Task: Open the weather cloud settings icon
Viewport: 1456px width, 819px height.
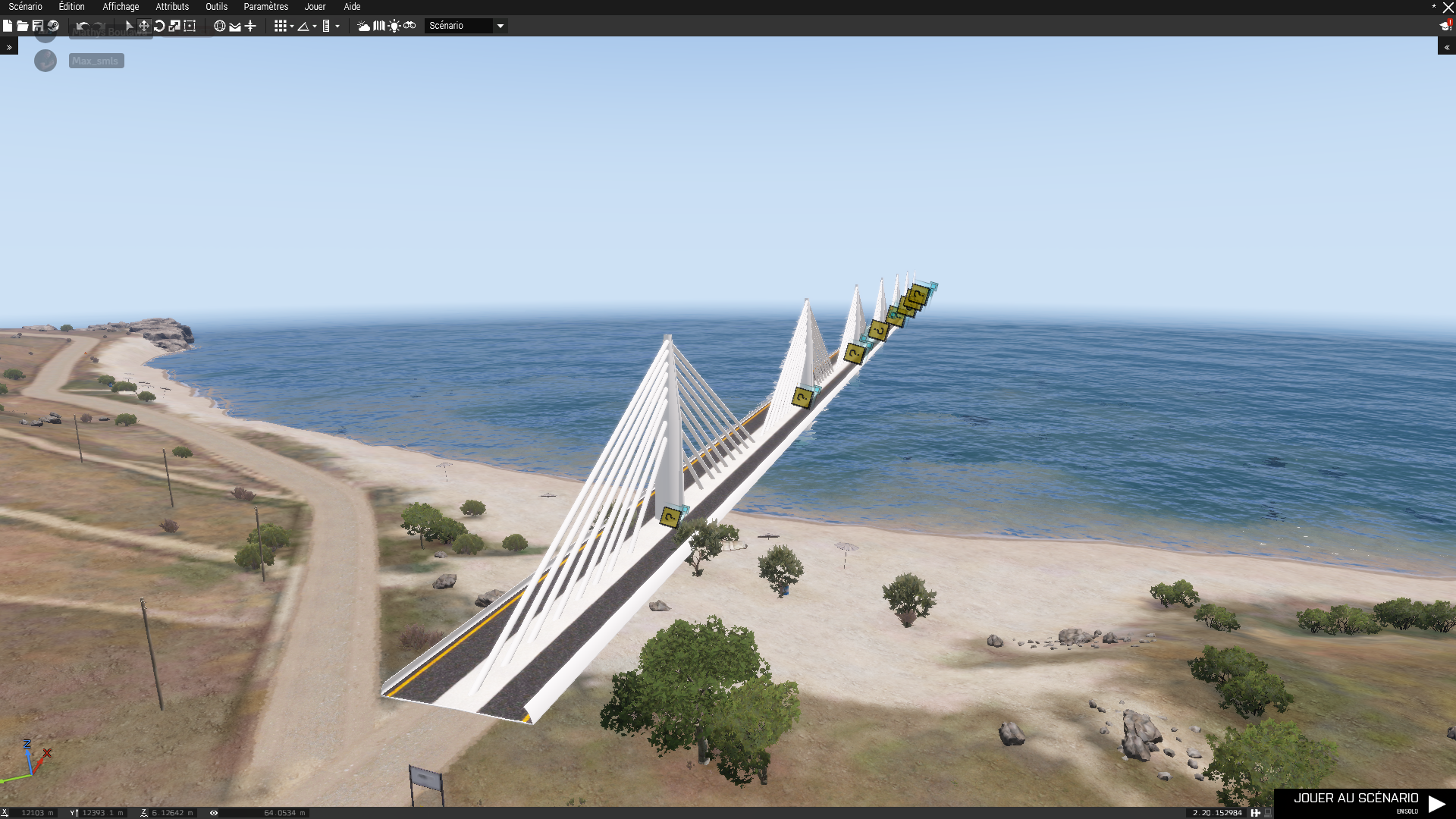Action: click(x=364, y=26)
